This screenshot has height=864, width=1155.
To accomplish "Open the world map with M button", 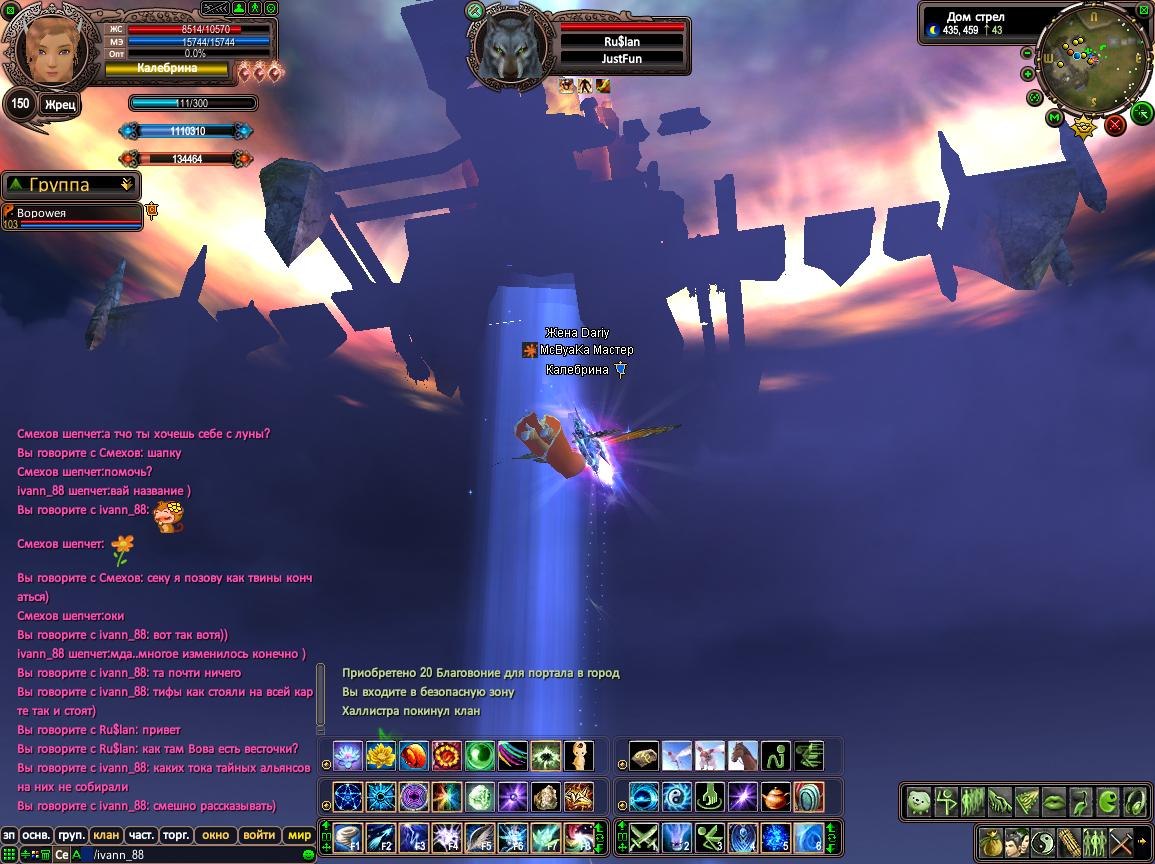I will 1053,118.
